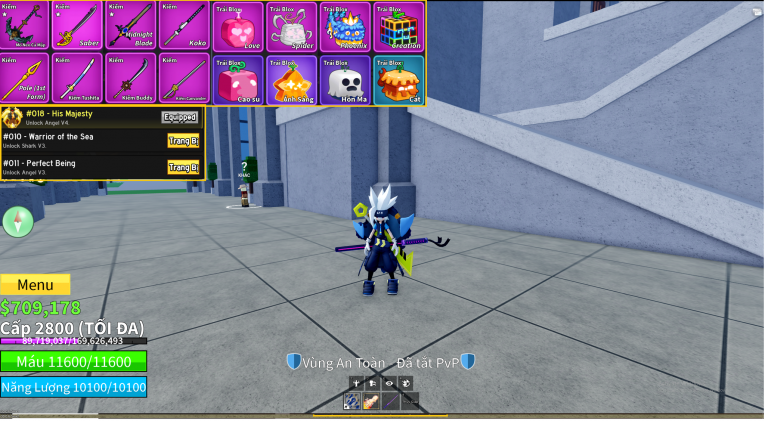The height and width of the screenshot is (421, 765).
Task: Pick the Hồn Ma ghost fruit
Action: (345, 79)
